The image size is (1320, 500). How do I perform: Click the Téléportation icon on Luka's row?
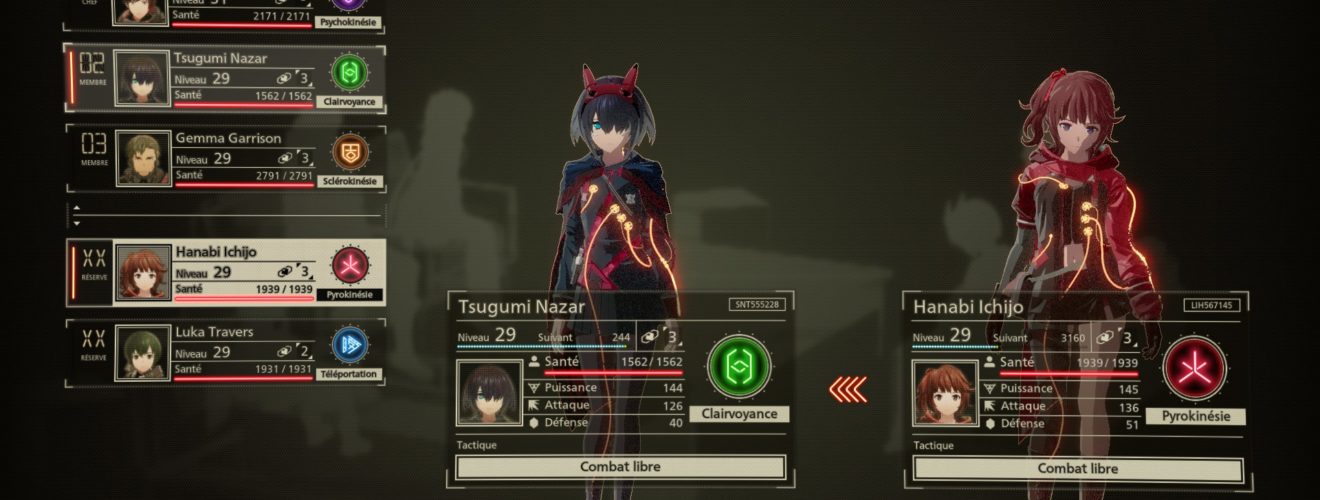coord(350,344)
